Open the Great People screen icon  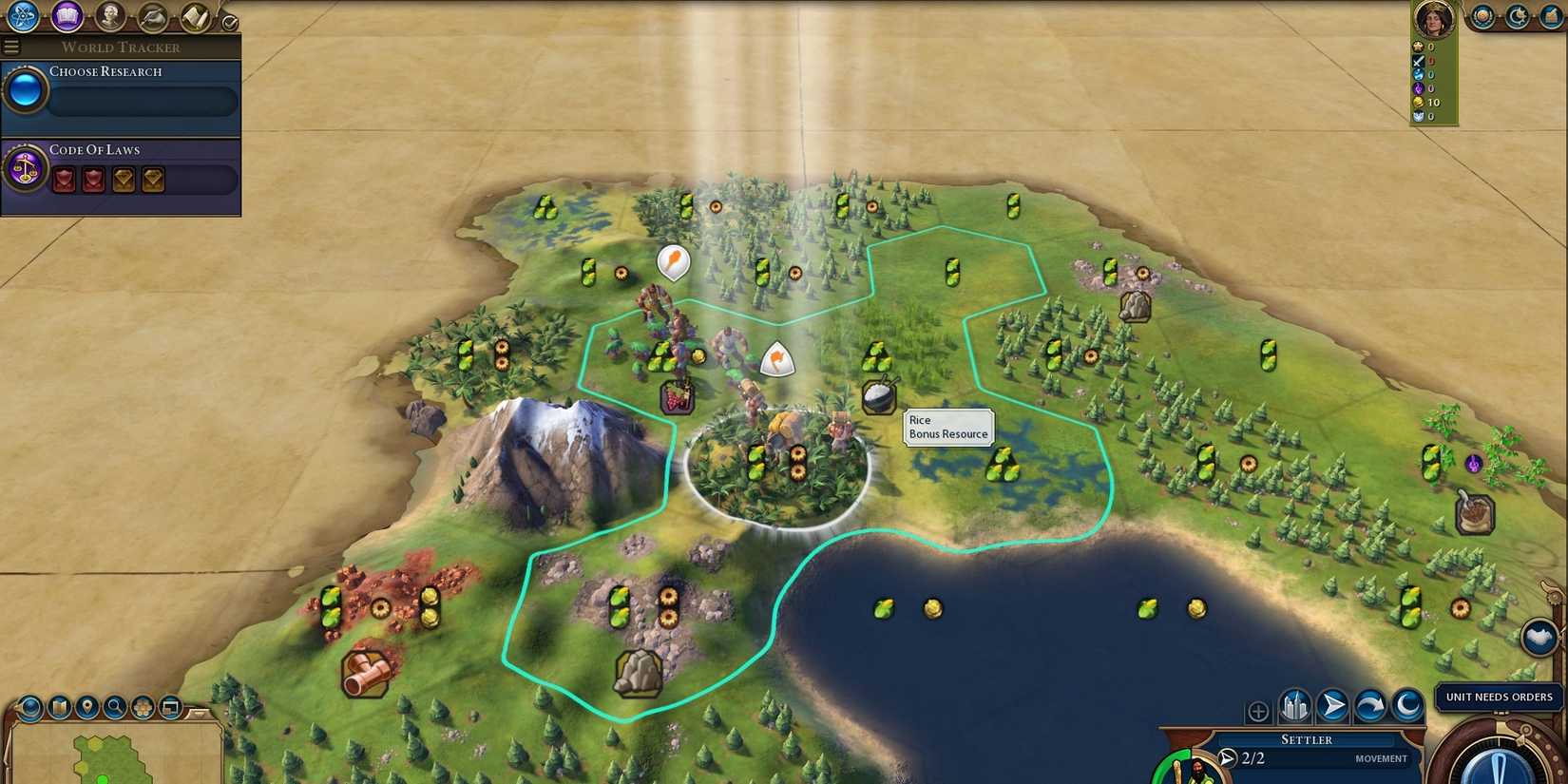point(111,16)
